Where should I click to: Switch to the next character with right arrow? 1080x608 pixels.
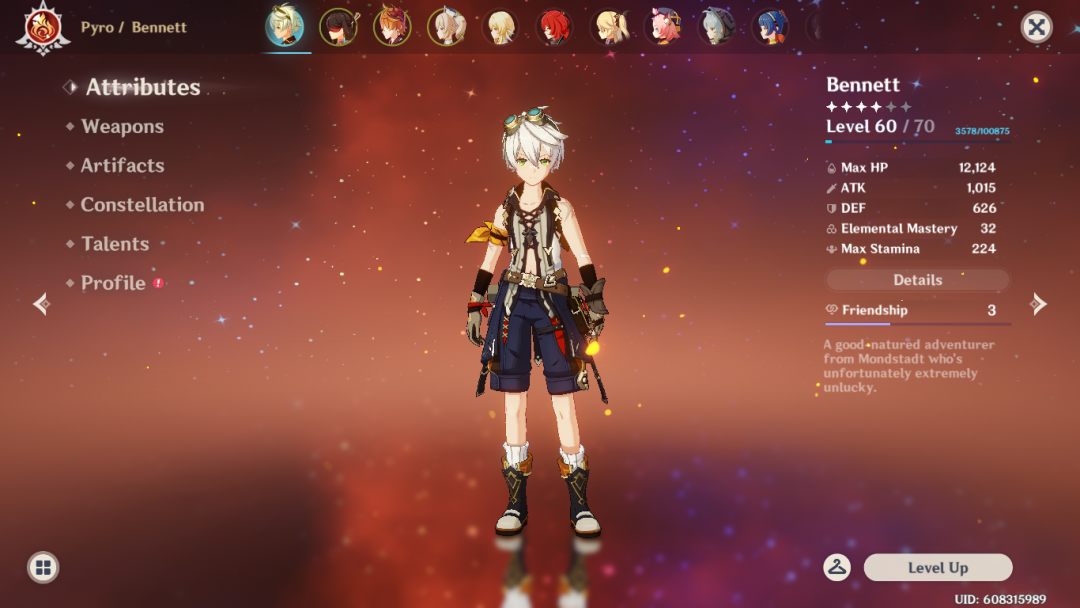click(x=1039, y=304)
